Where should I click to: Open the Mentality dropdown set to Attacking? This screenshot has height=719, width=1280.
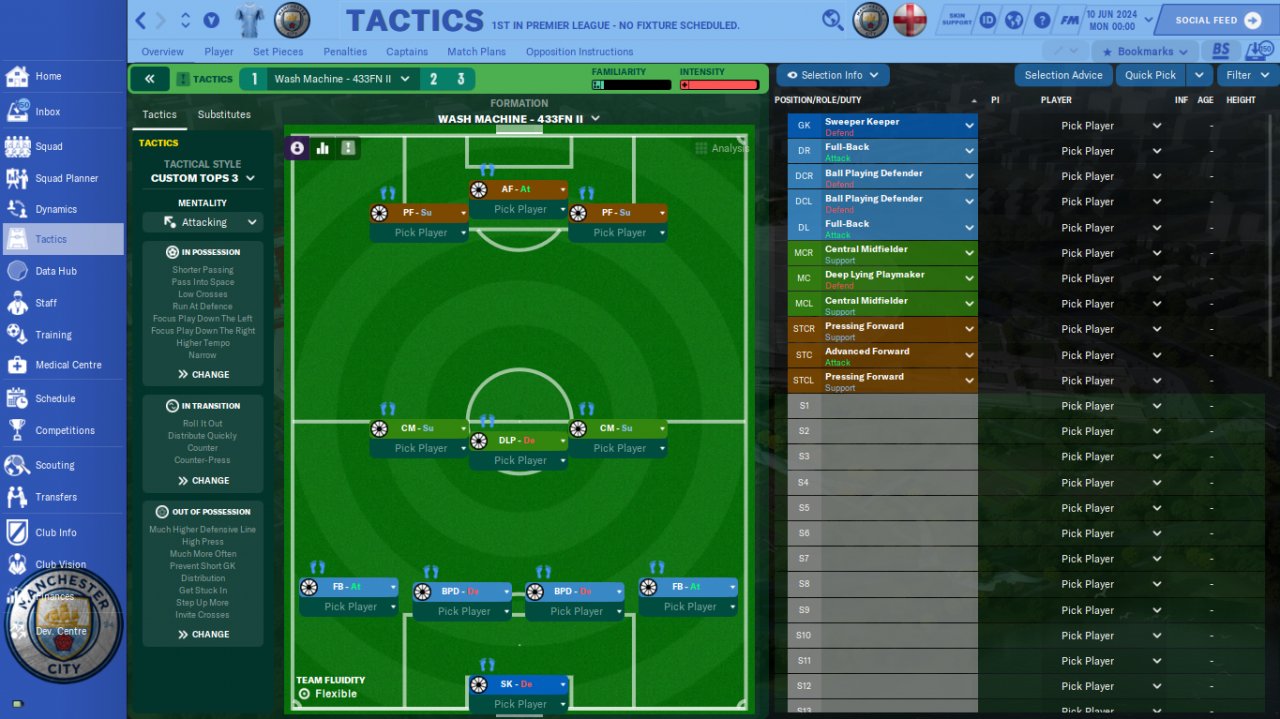tap(203, 222)
